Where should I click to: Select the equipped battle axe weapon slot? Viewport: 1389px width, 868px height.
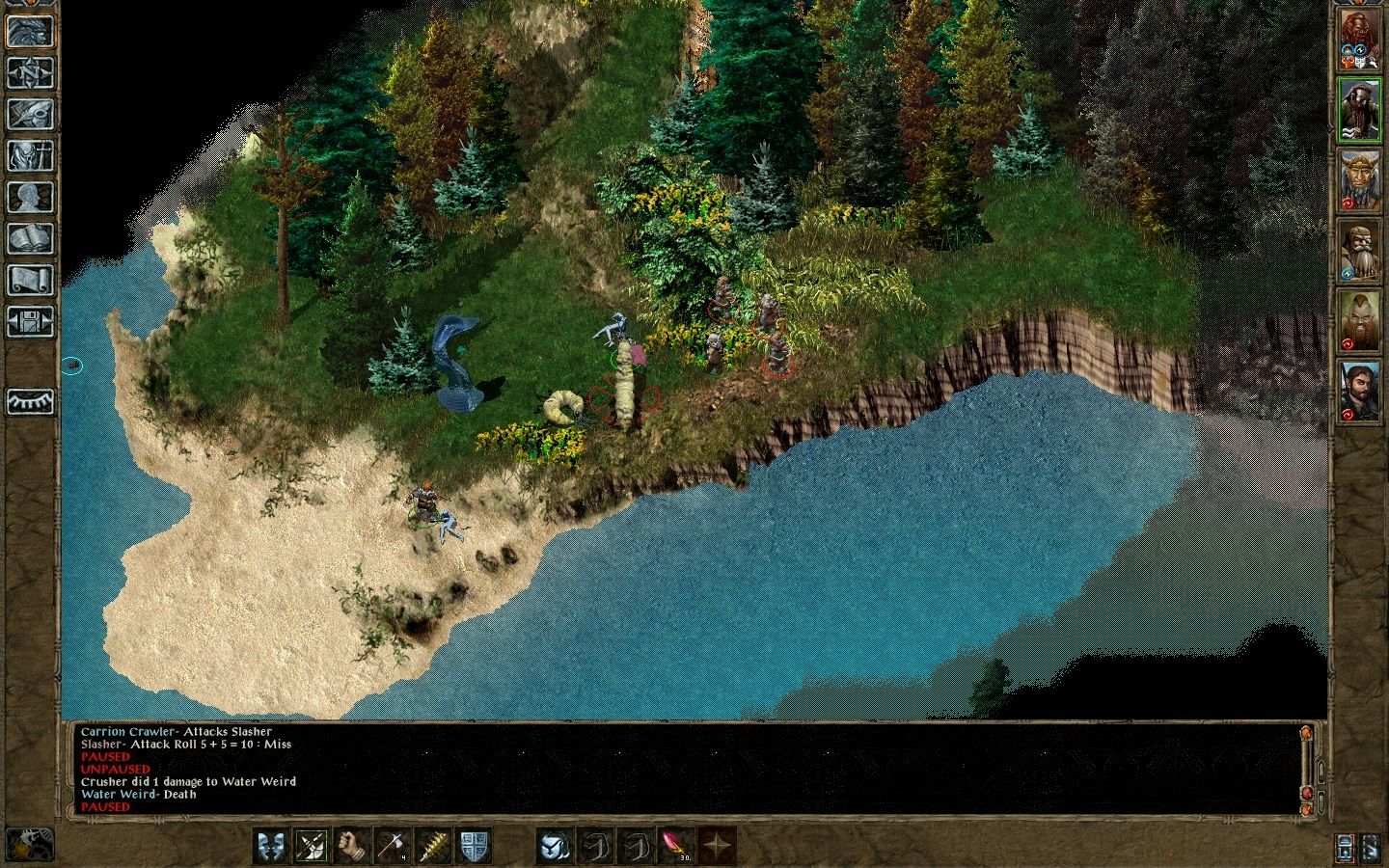pyautogui.click(x=312, y=846)
